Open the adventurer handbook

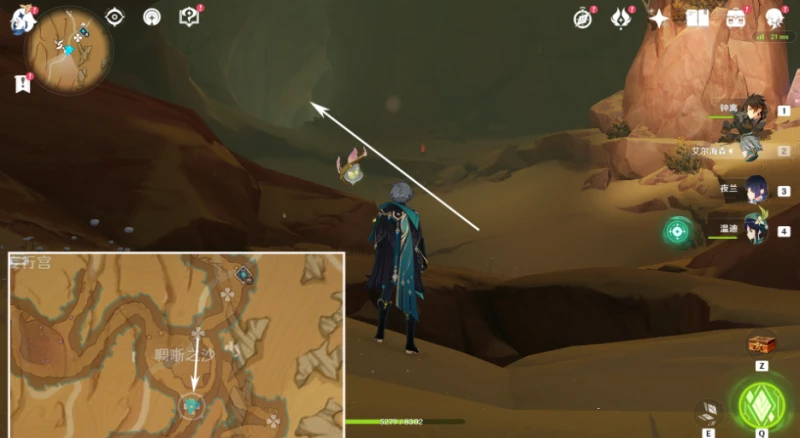coord(697,19)
